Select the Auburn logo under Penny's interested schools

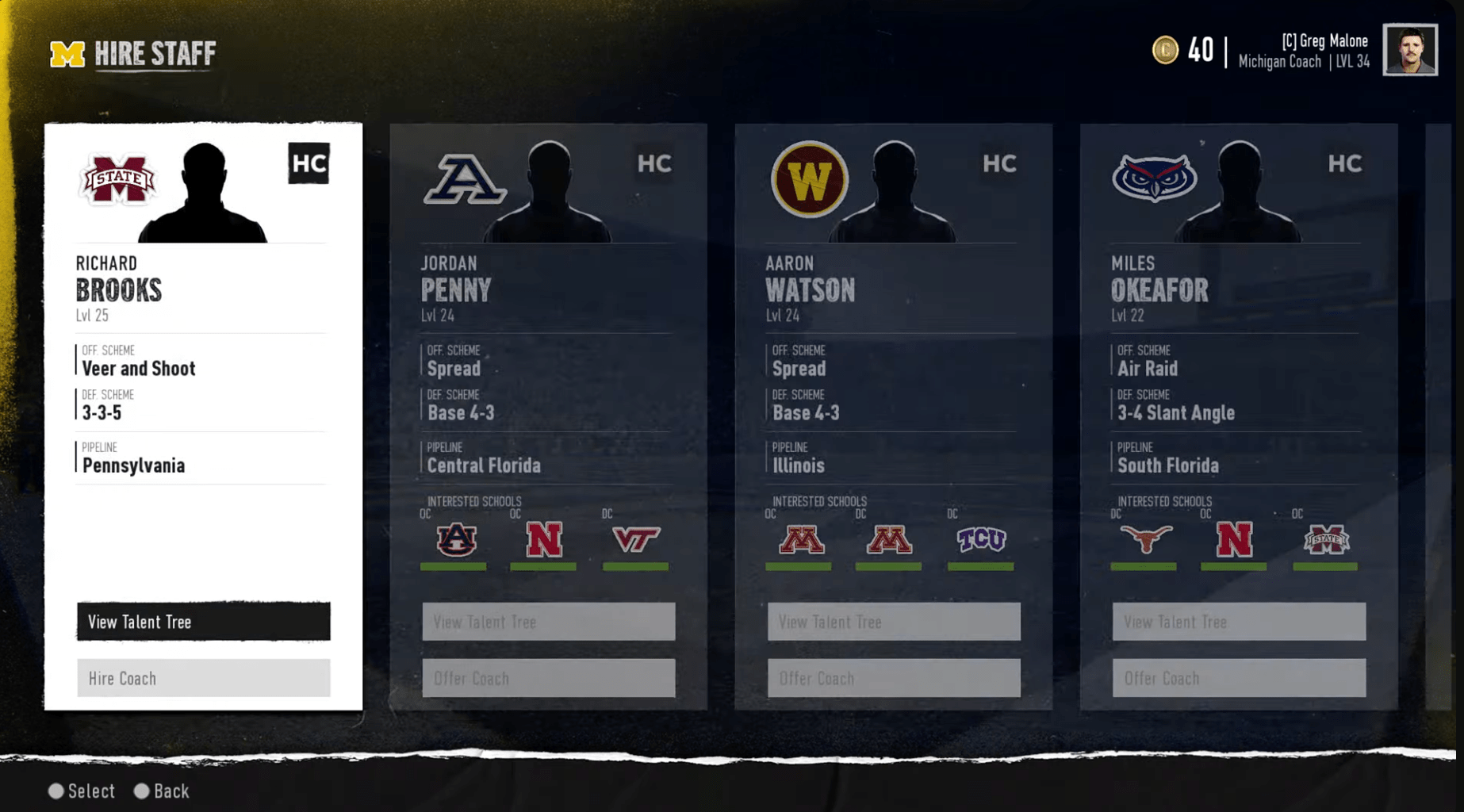[x=455, y=540]
